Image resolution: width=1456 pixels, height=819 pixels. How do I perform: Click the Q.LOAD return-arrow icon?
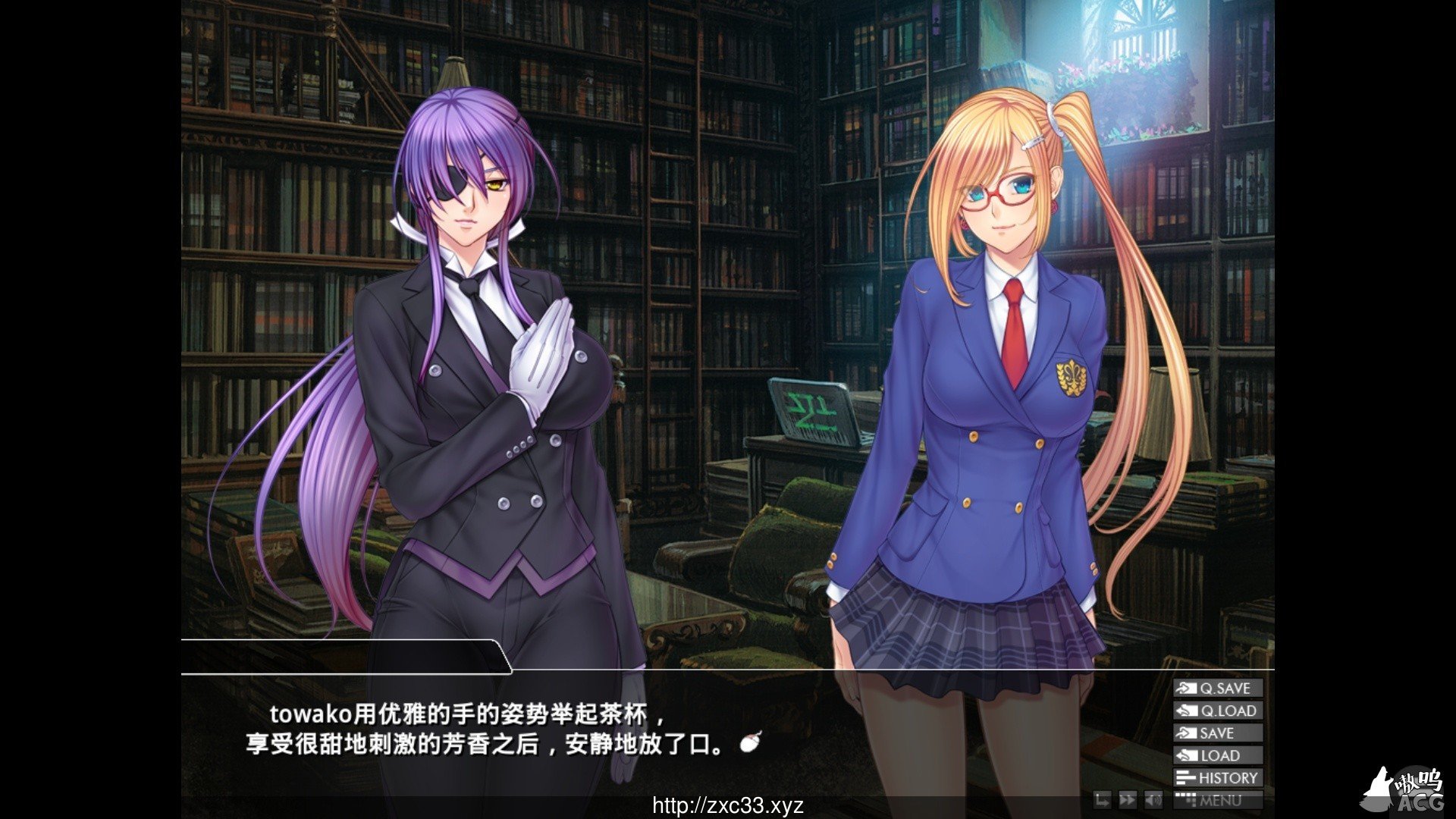(x=1186, y=711)
